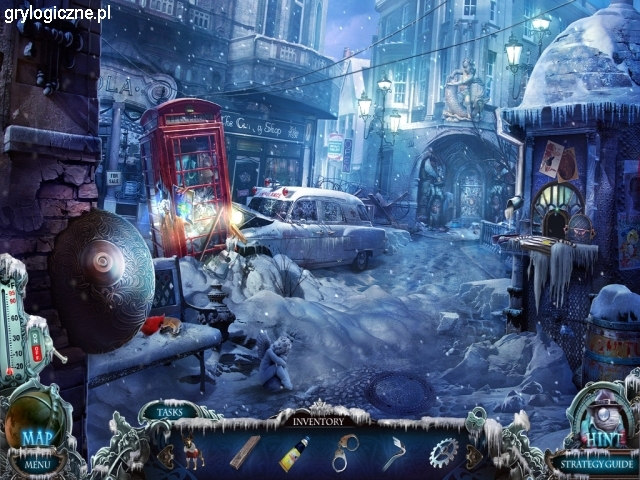The height and width of the screenshot is (480, 640).
Task: Pick the gear cog from inventory
Action: tap(443, 453)
